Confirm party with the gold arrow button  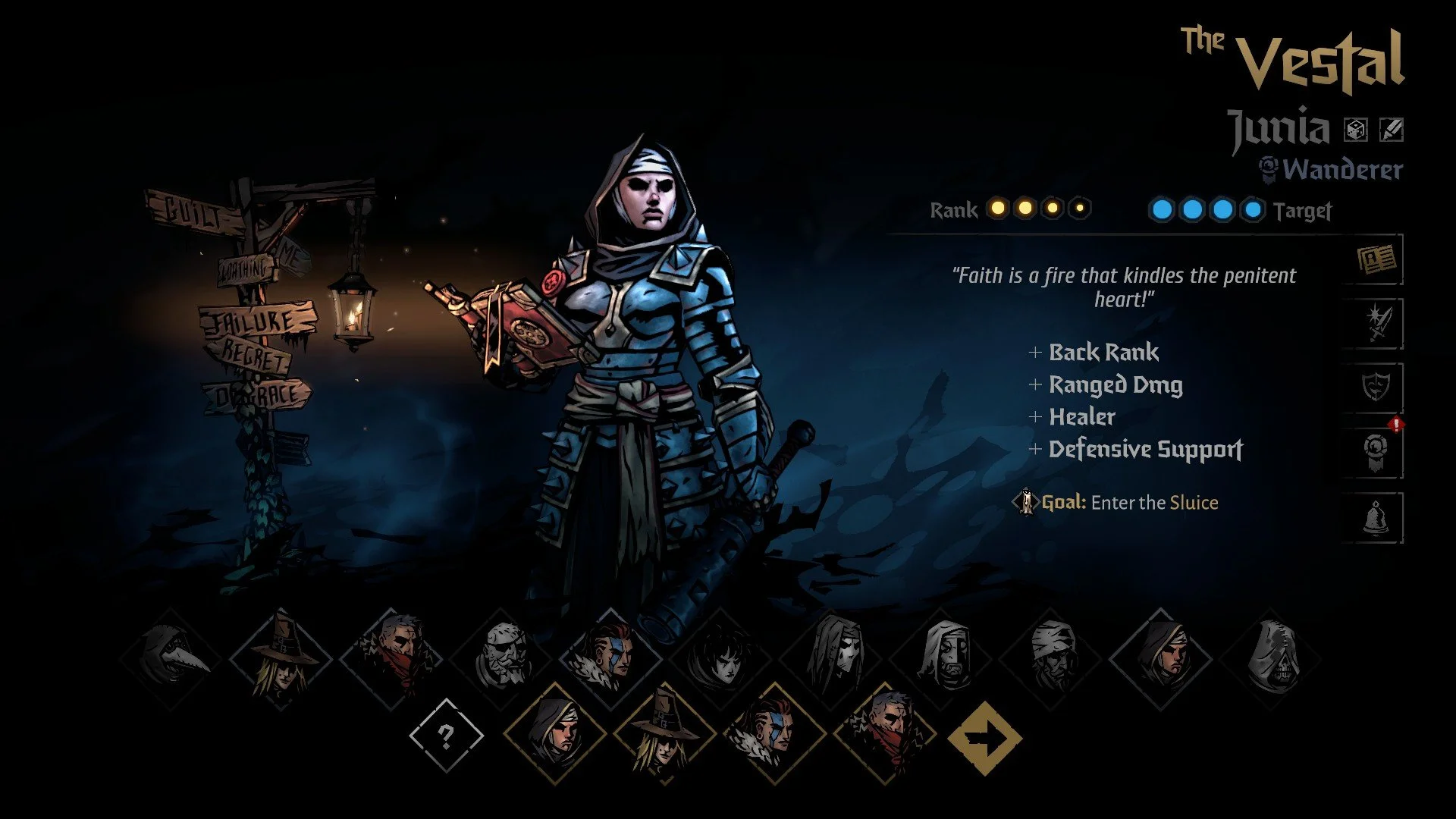pos(984,737)
